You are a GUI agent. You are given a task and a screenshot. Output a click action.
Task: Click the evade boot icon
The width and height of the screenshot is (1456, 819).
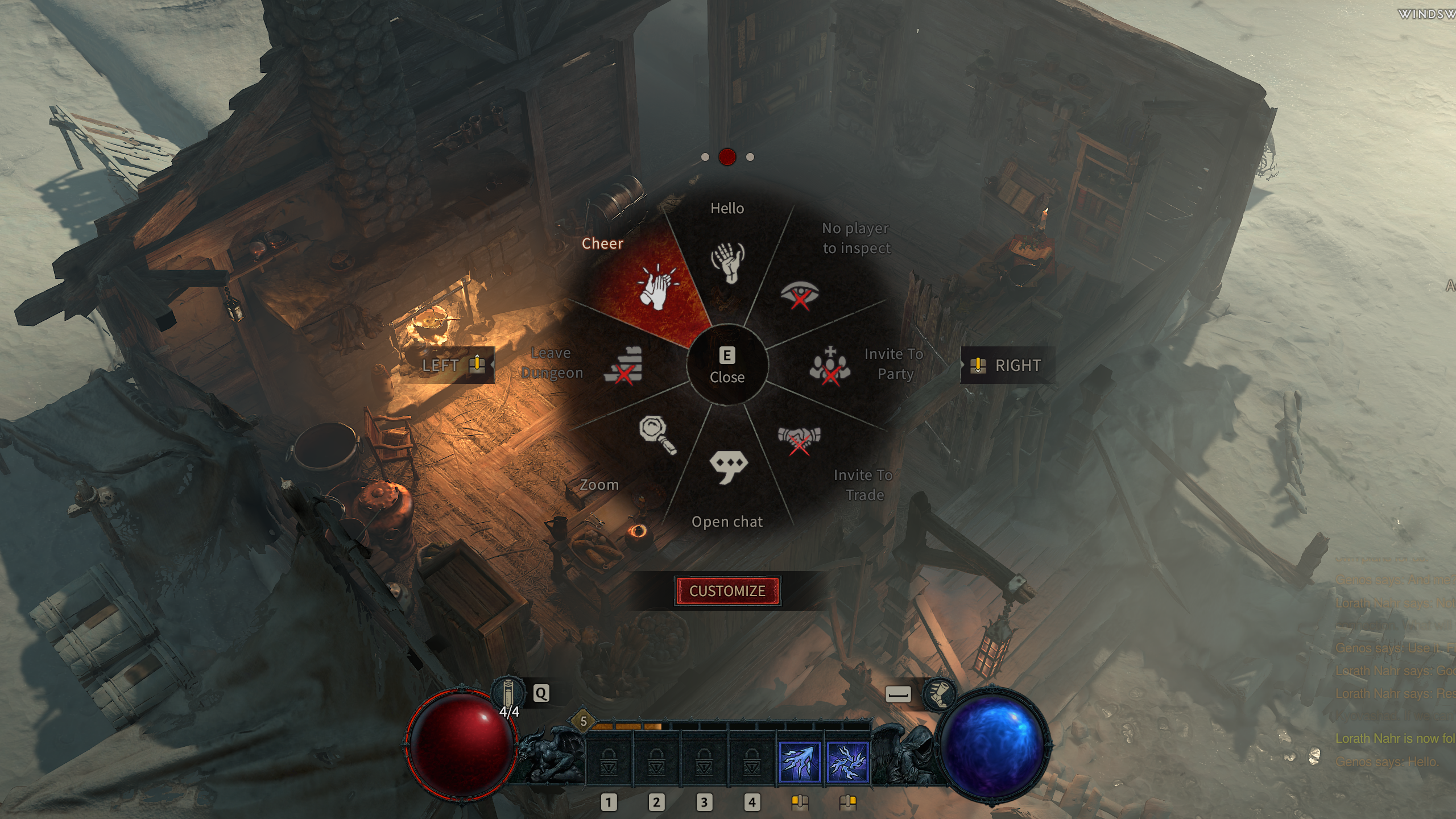tap(938, 694)
